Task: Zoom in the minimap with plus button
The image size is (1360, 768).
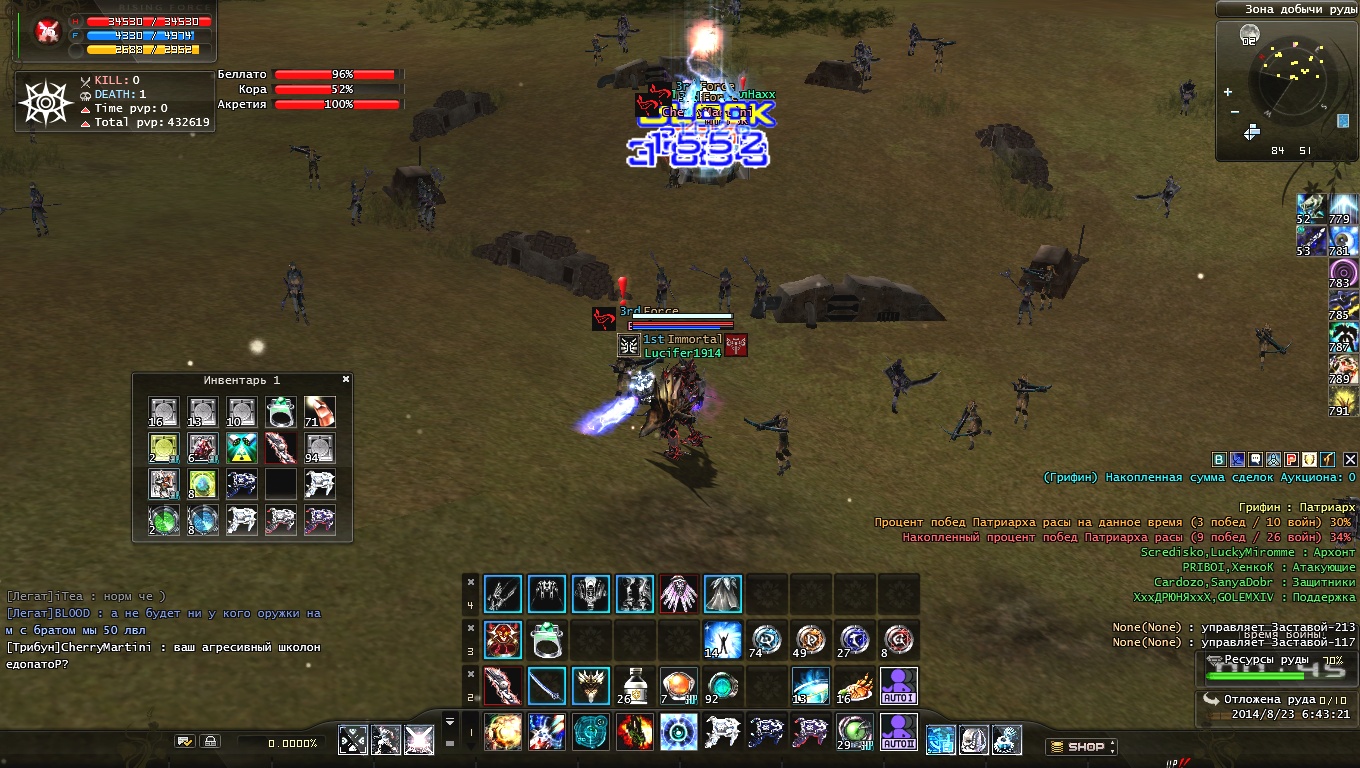Action: coord(1228,93)
